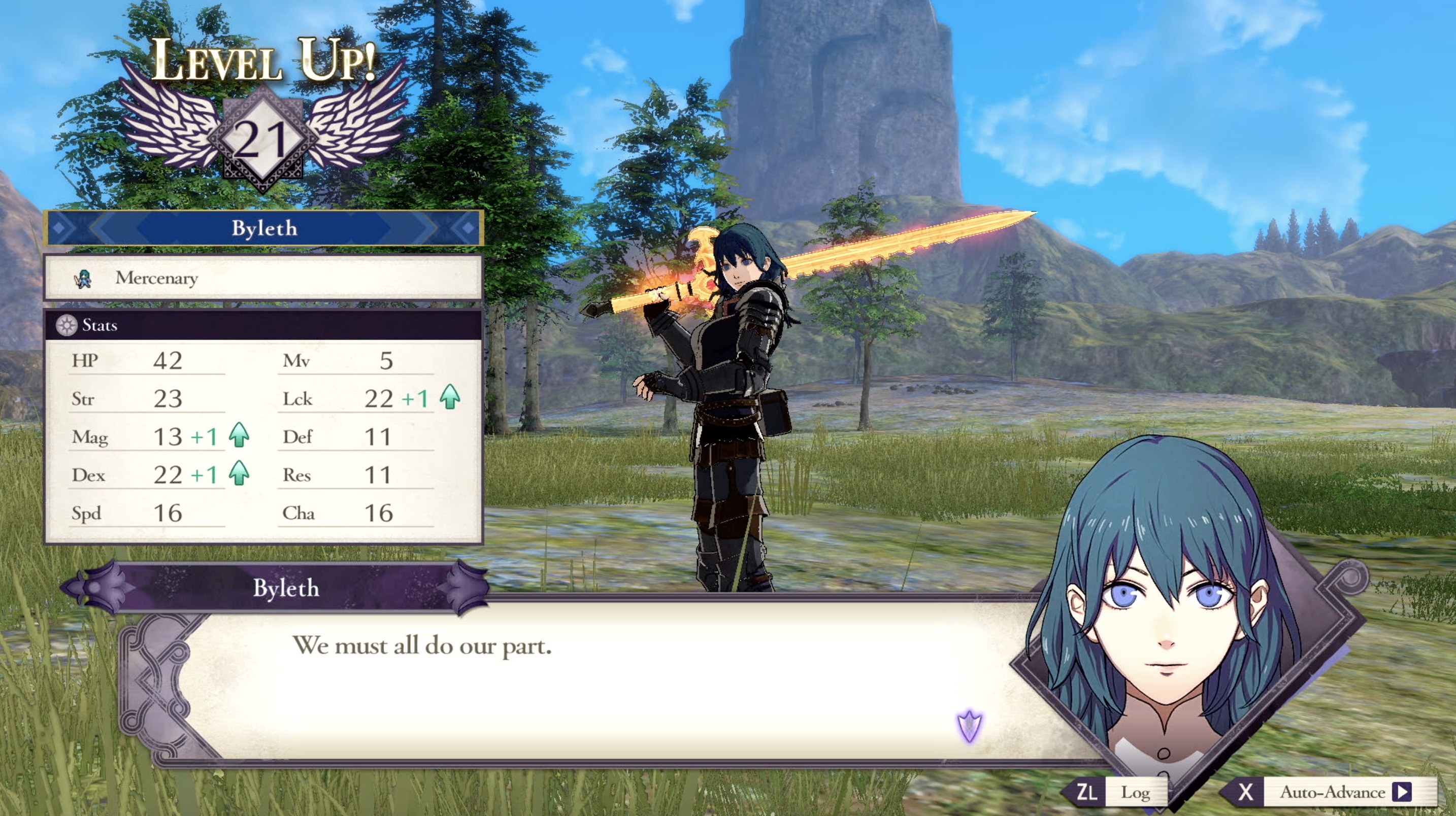Click the purple continue arrow in the dialogue box
This screenshot has width=1456, height=816.
point(969,726)
